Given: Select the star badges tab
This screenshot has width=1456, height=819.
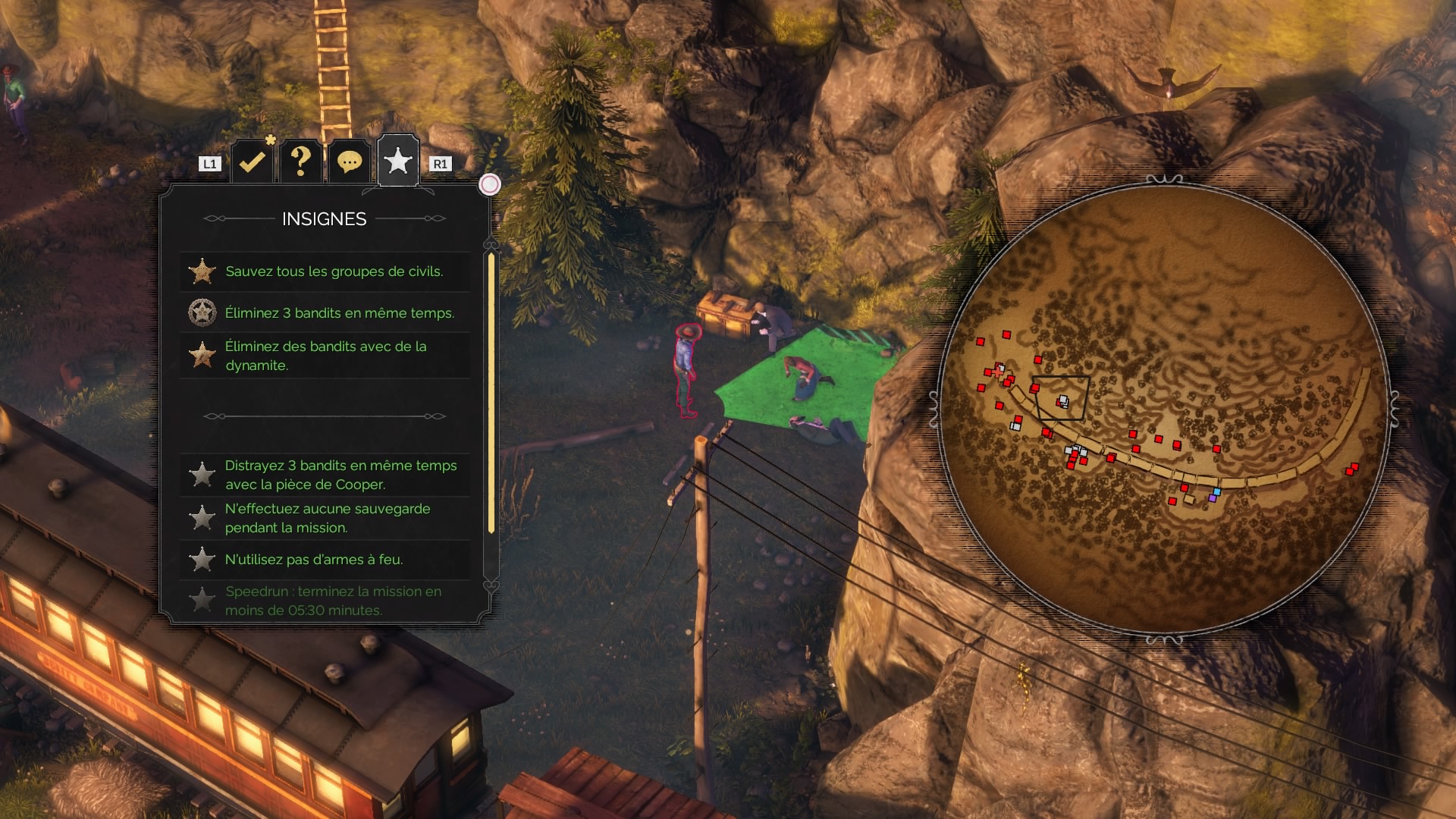Looking at the screenshot, I should pyautogui.click(x=398, y=161).
